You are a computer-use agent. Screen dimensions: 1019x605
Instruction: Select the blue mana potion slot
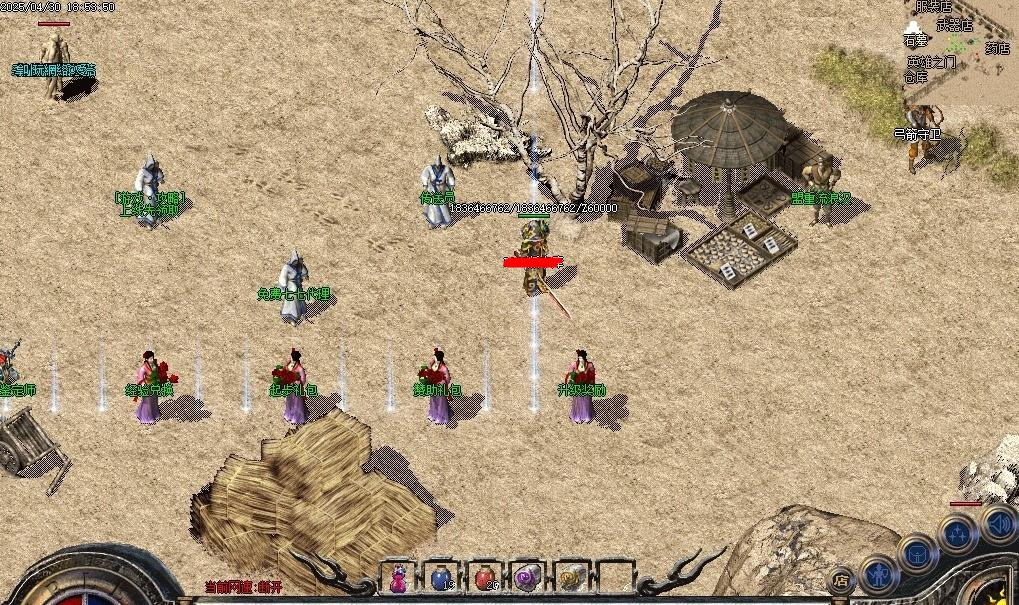(x=442, y=578)
